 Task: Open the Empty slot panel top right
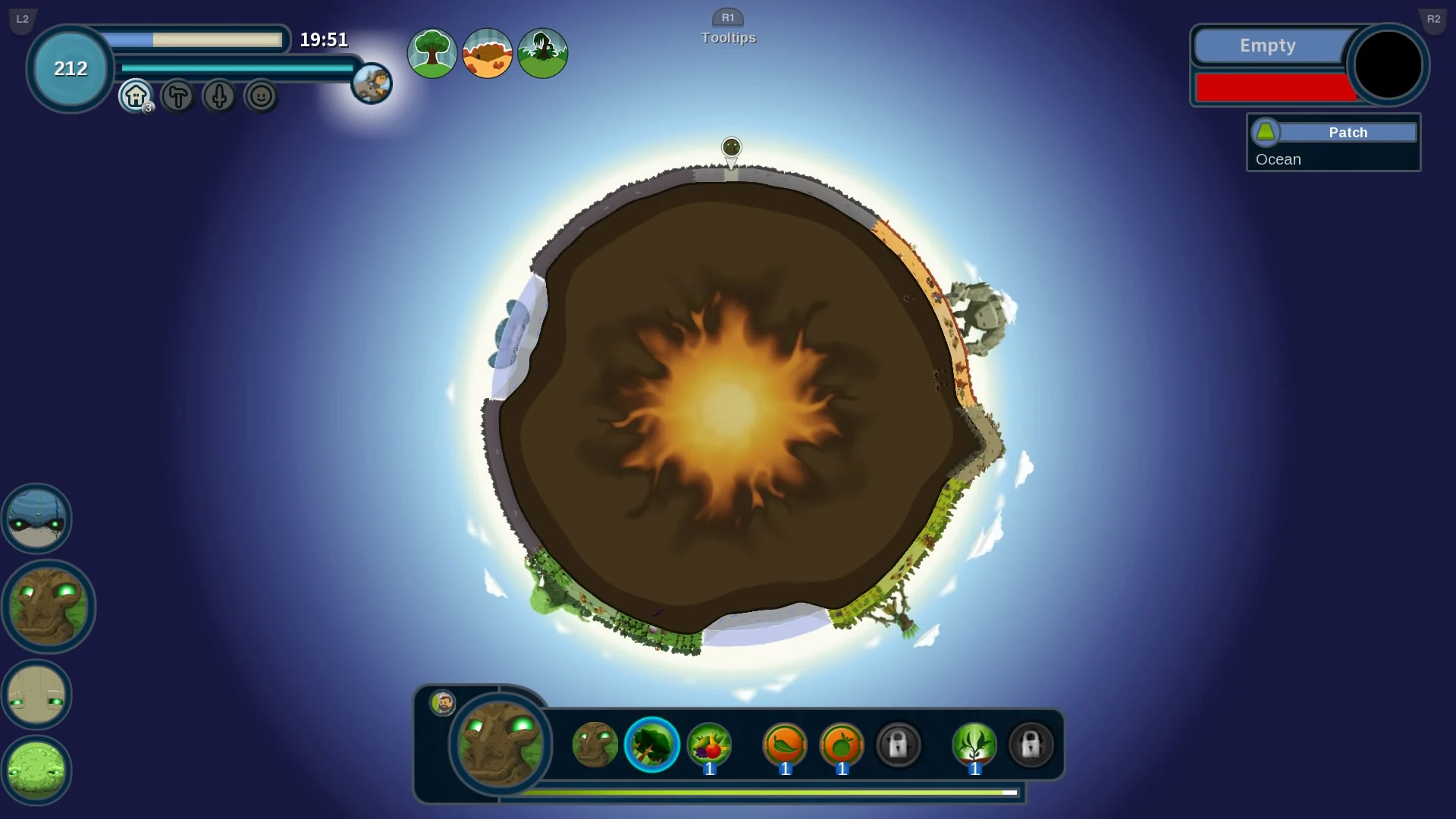tap(1268, 45)
